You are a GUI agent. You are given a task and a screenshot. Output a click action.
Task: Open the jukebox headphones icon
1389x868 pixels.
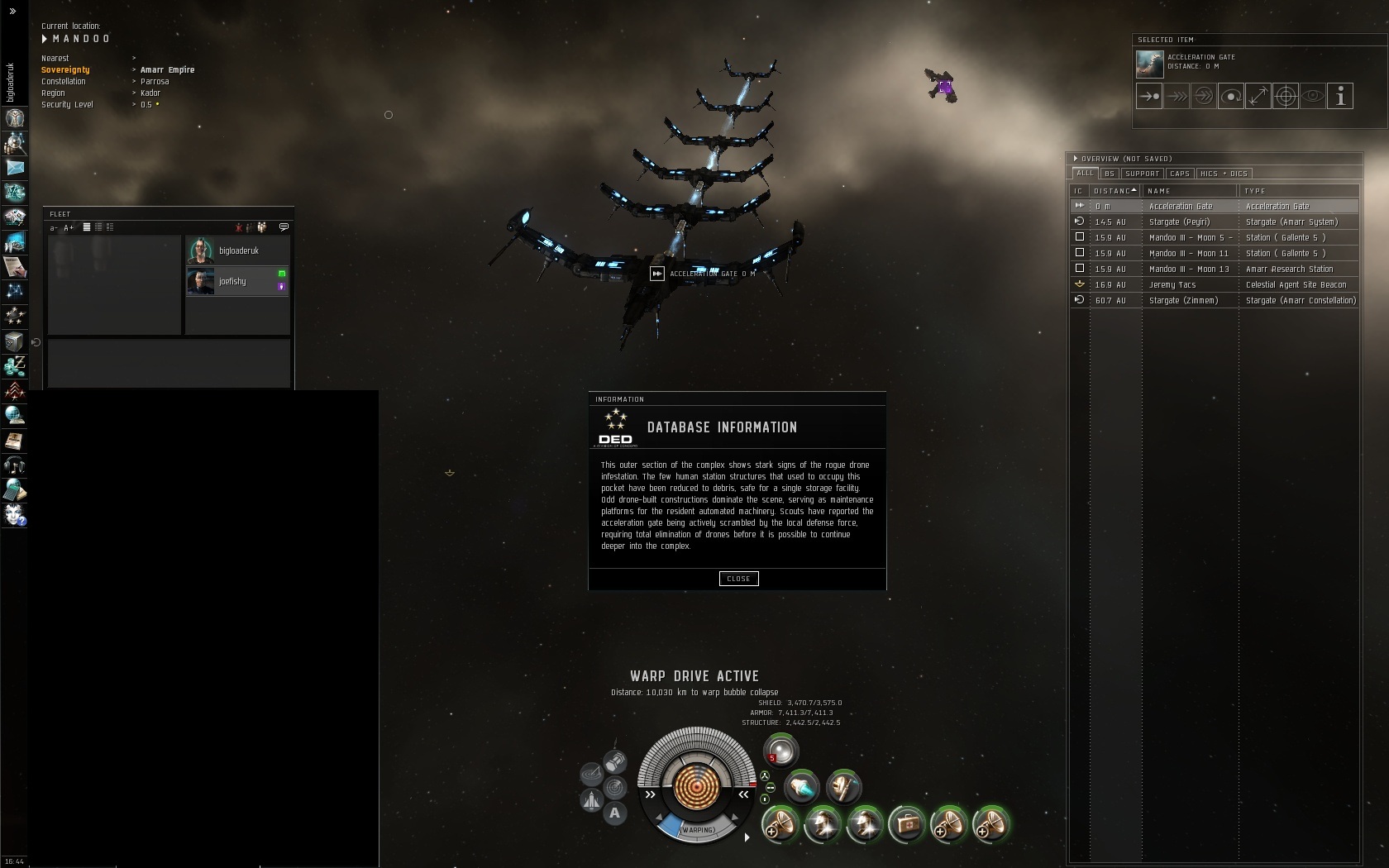(x=14, y=465)
